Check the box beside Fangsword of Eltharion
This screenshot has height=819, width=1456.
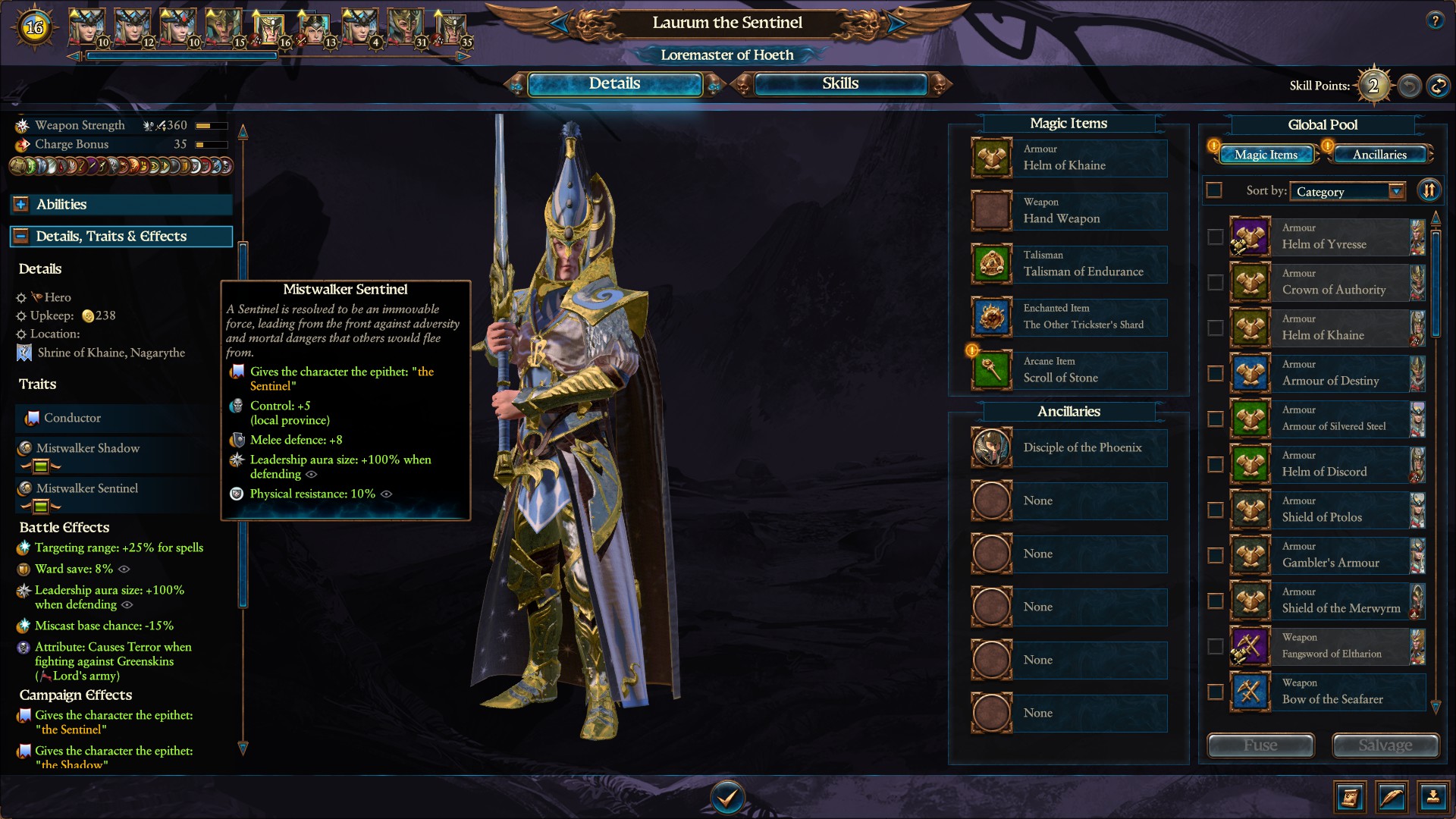coord(1214,647)
